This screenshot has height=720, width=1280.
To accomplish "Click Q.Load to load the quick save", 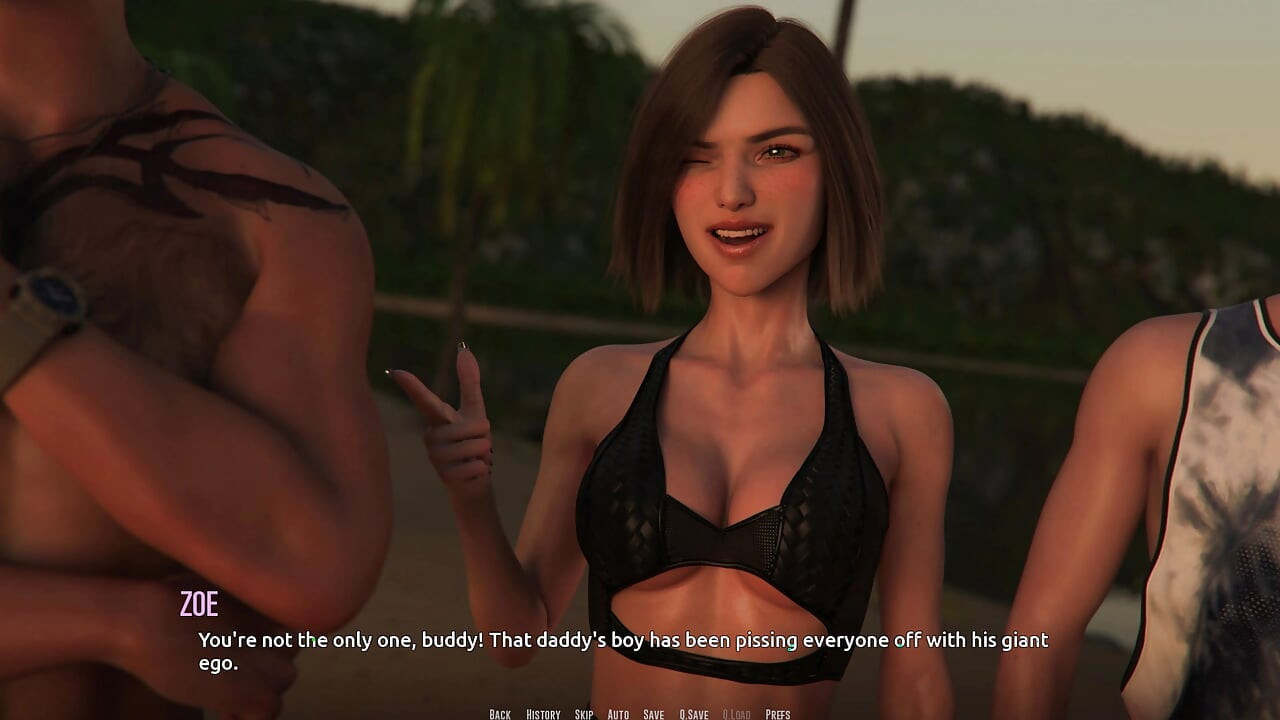I will coord(736,714).
